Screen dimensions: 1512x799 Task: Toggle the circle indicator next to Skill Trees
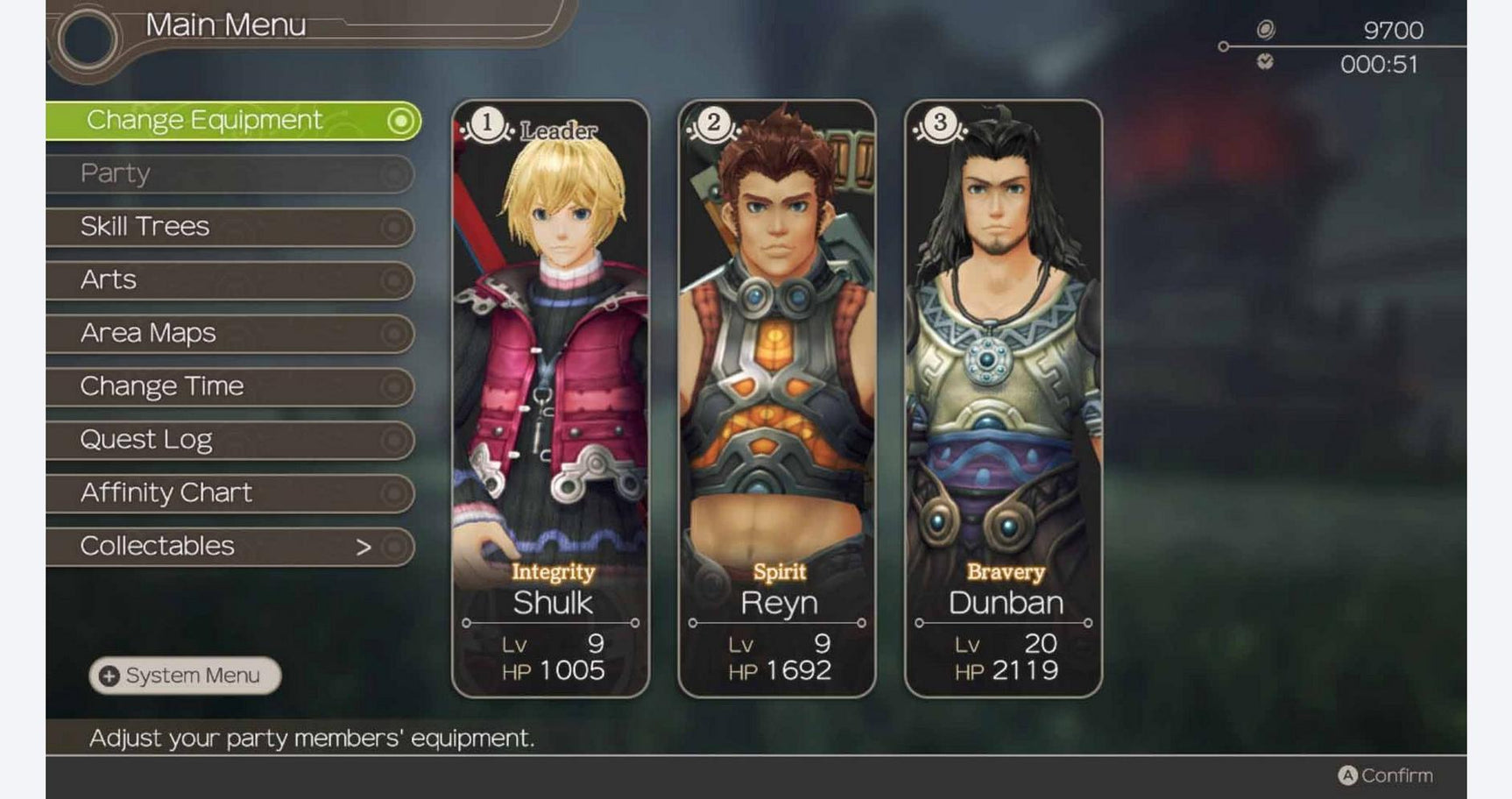click(394, 227)
